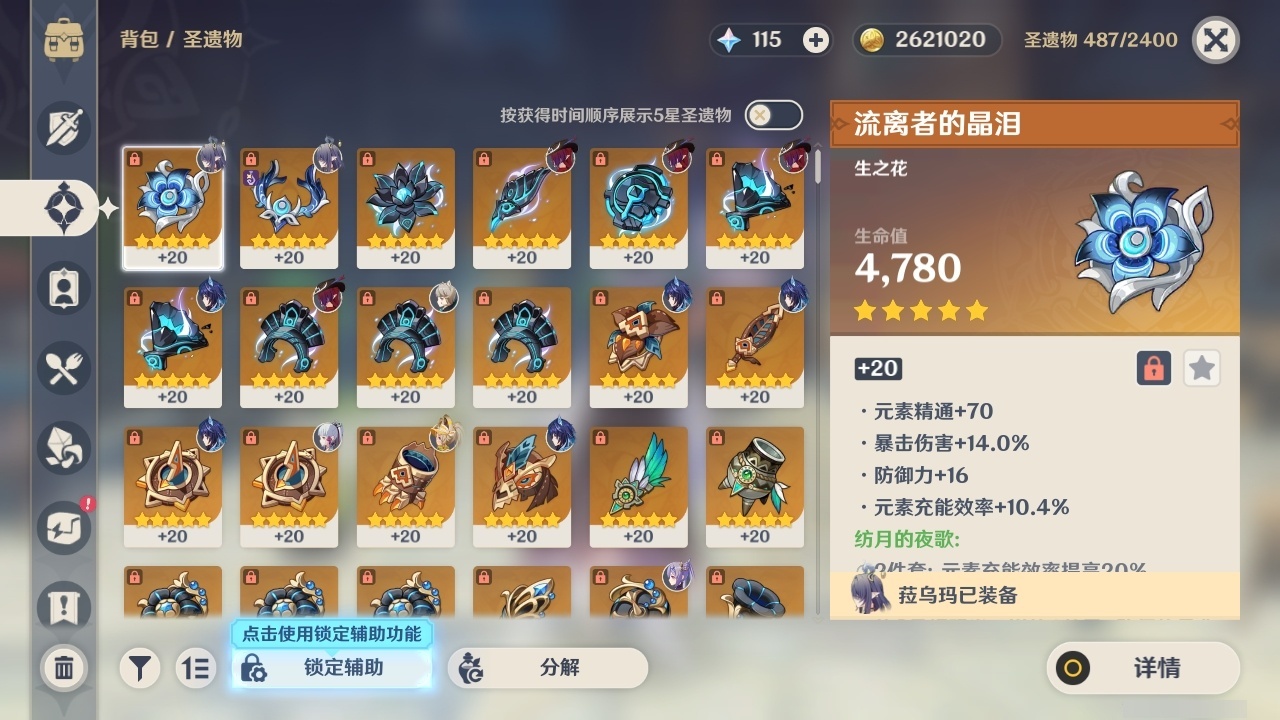
Task: Open the character development materials category
Action: click(63, 448)
